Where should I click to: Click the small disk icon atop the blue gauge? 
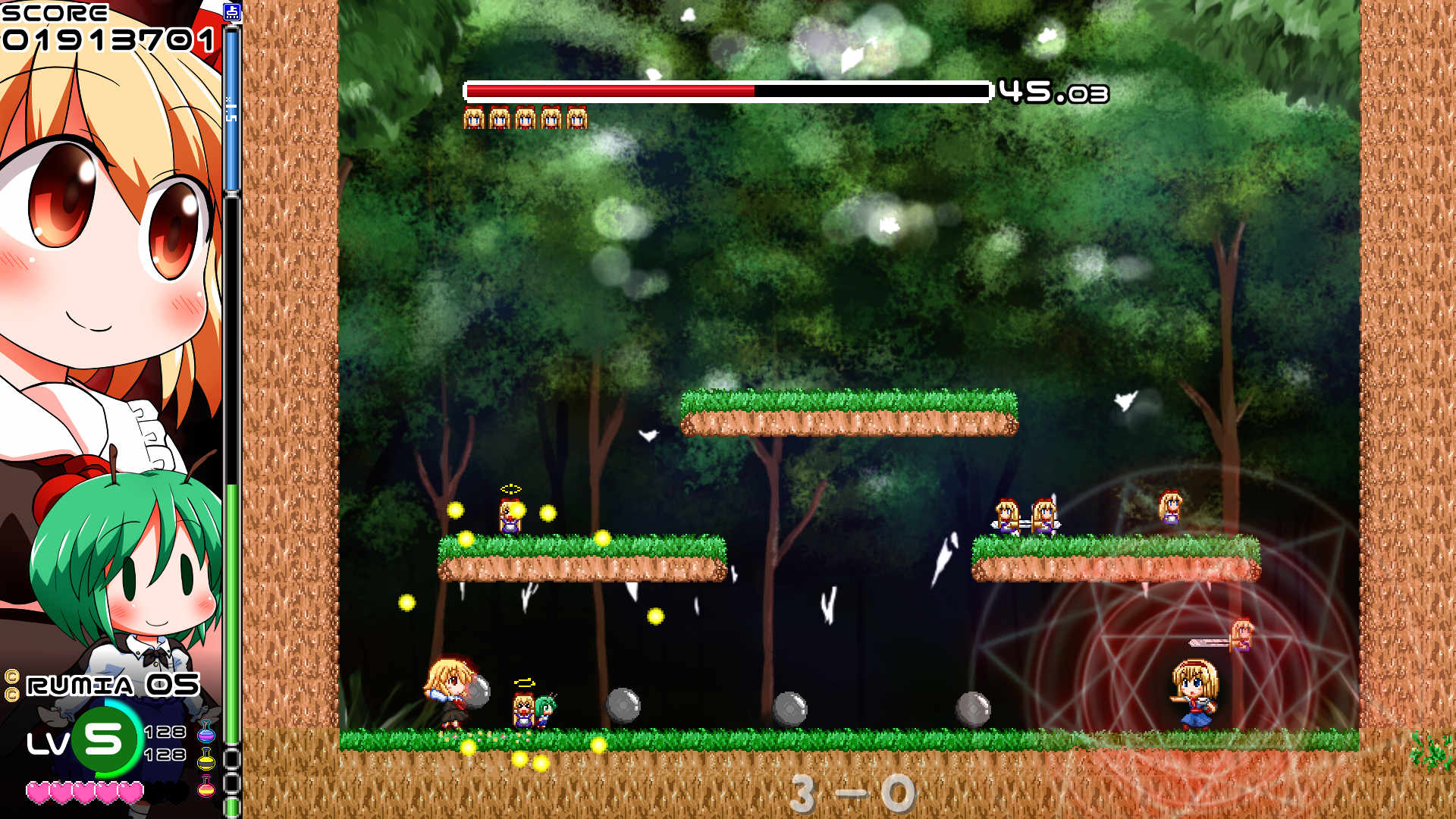tap(233, 12)
